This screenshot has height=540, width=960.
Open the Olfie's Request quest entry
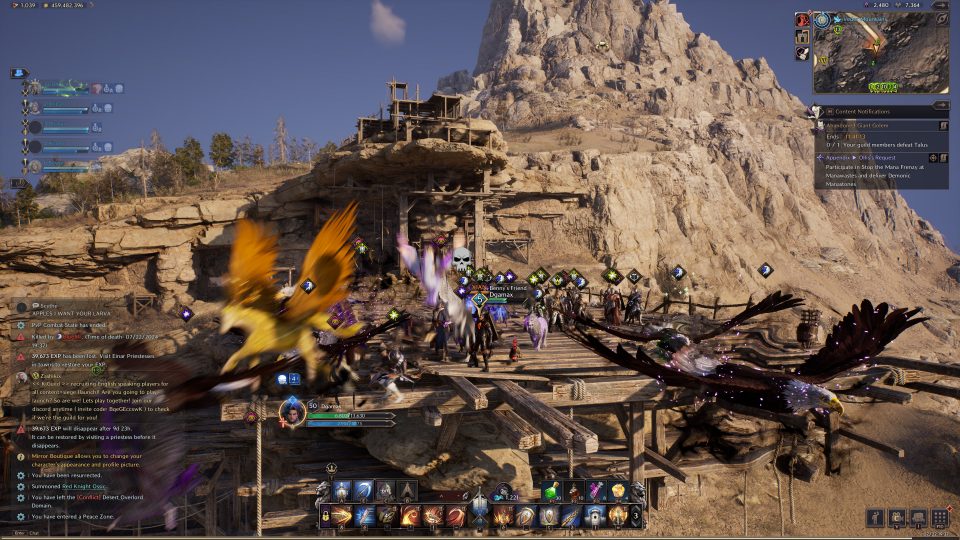pyautogui.click(x=872, y=157)
